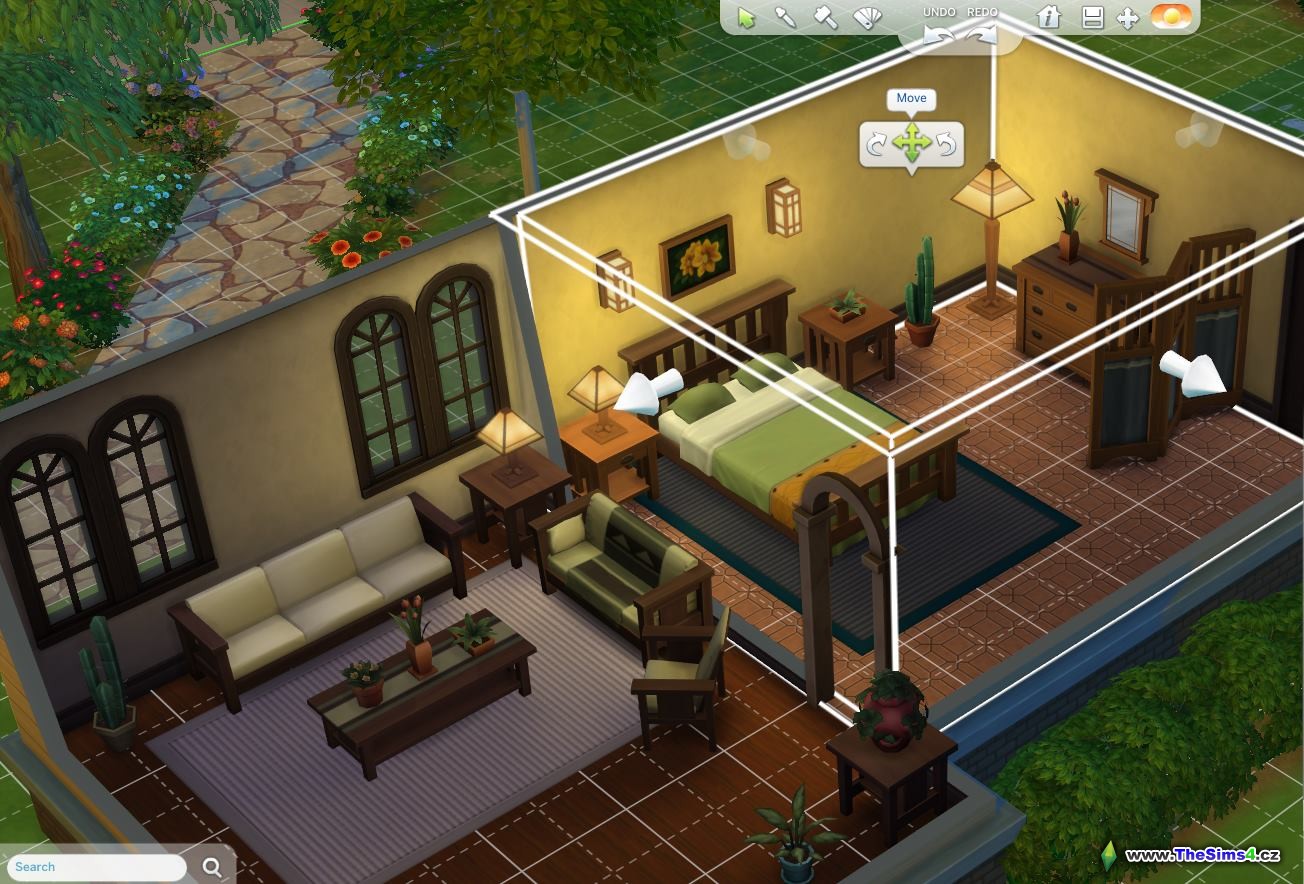Screen dimensions: 1304x884
Task: Select the four-way move lot tool
Action: (x=1128, y=18)
